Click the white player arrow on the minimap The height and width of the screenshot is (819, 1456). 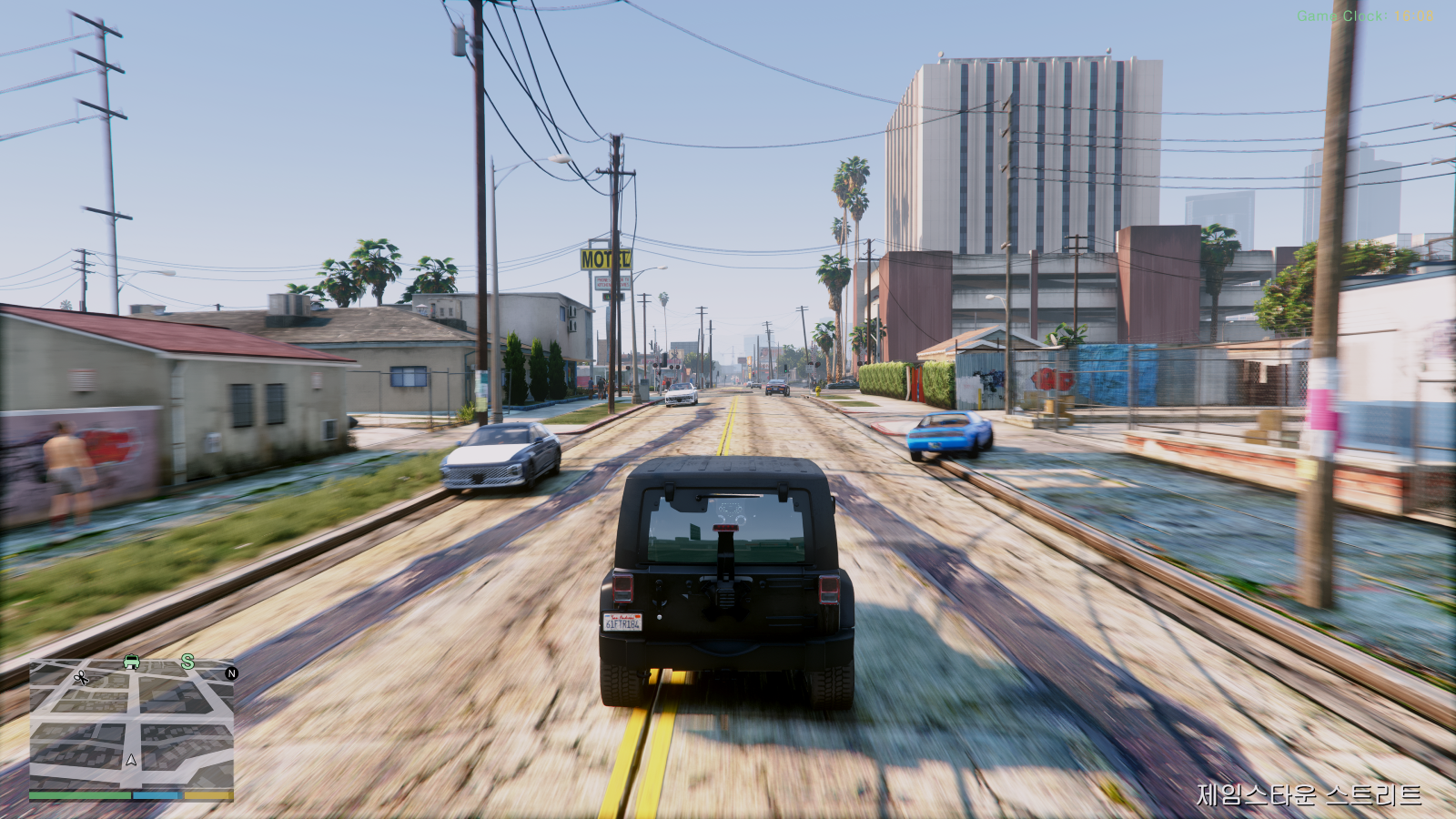132,759
